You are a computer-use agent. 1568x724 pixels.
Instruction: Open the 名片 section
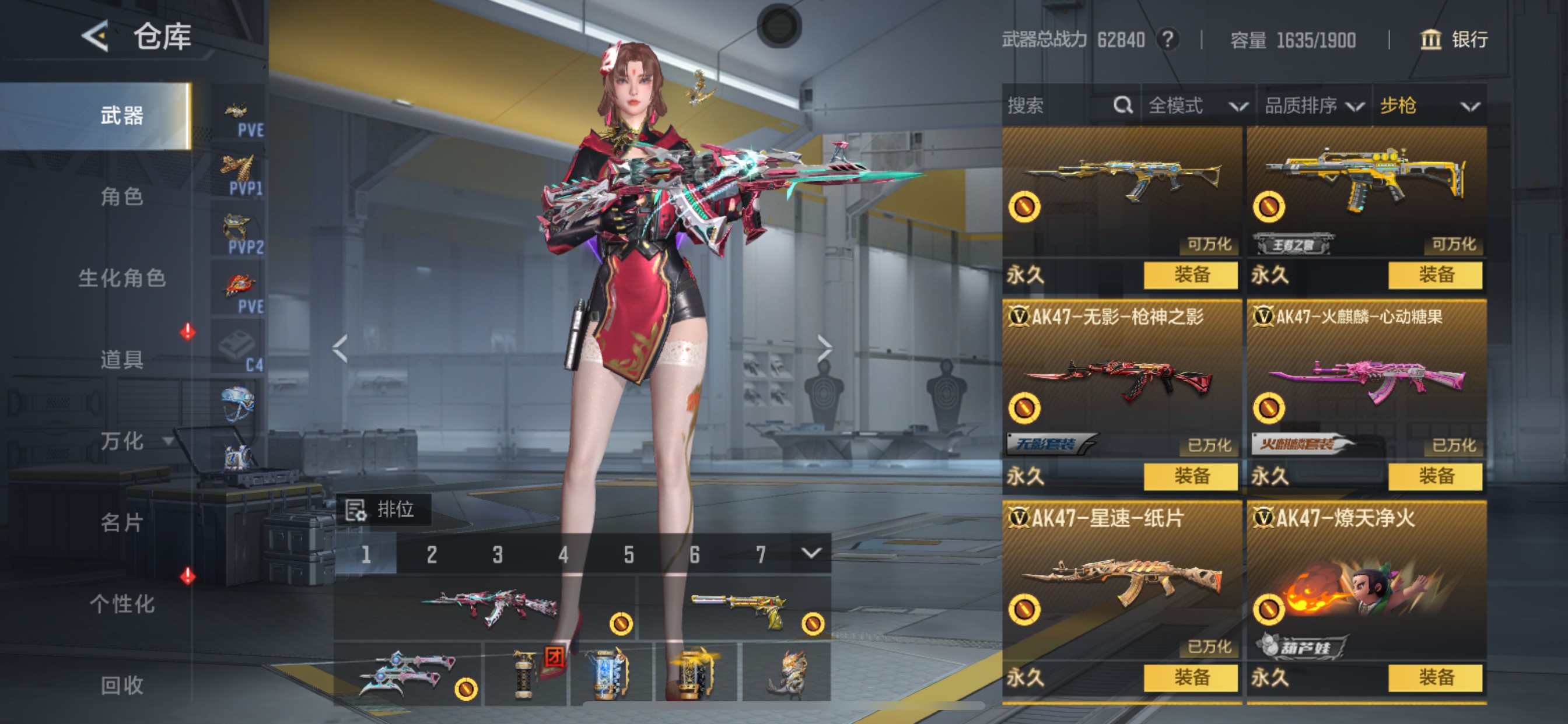point(122,523)
